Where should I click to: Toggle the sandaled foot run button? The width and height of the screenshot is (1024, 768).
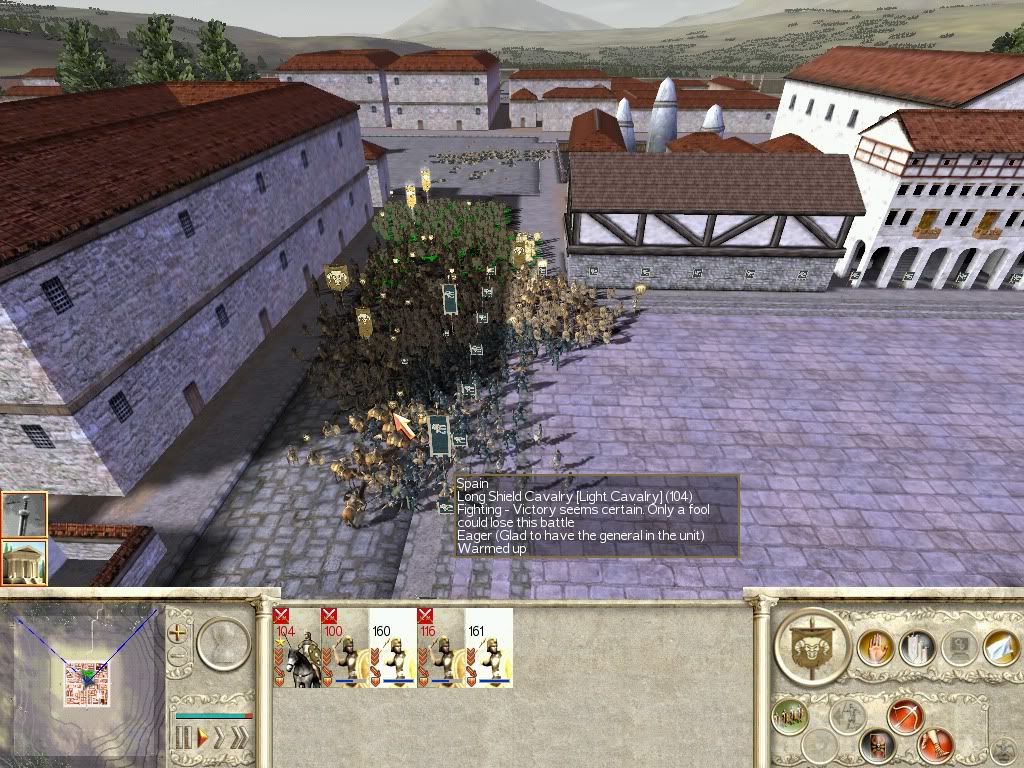[935, 743]
